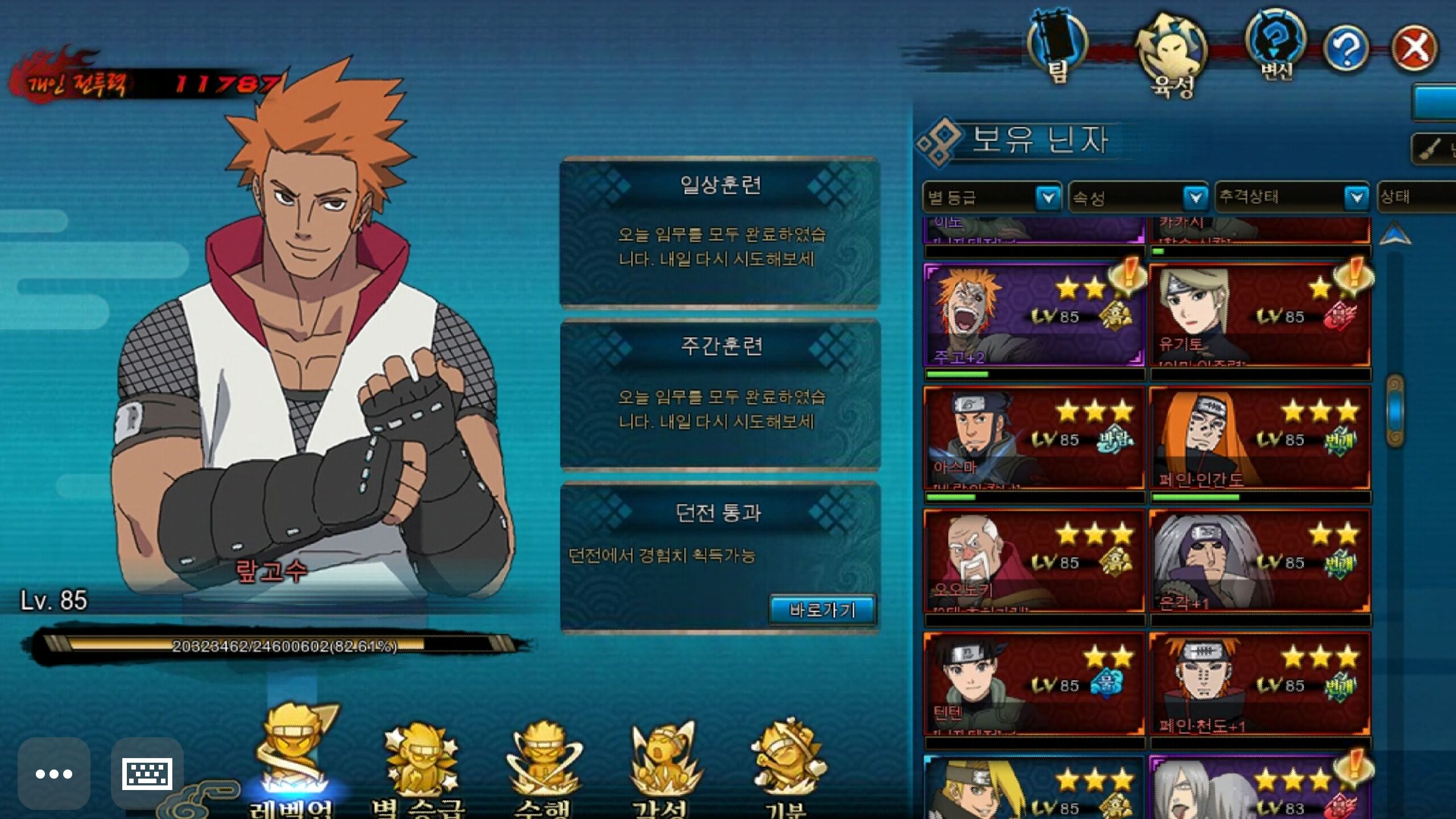Select the 오오노키 ninja card
Viewport: 1456px width, 819px height.
1034,561
